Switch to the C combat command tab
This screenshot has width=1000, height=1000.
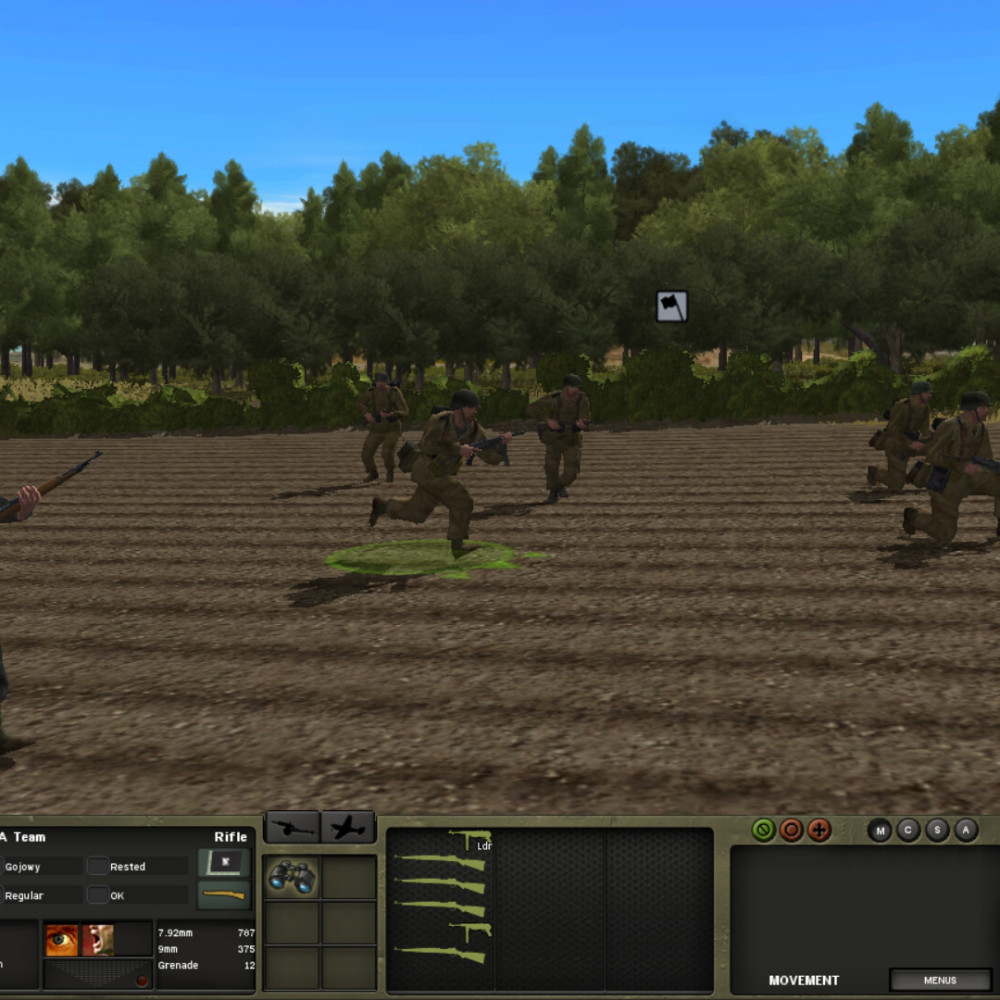[x=908, y=830]
